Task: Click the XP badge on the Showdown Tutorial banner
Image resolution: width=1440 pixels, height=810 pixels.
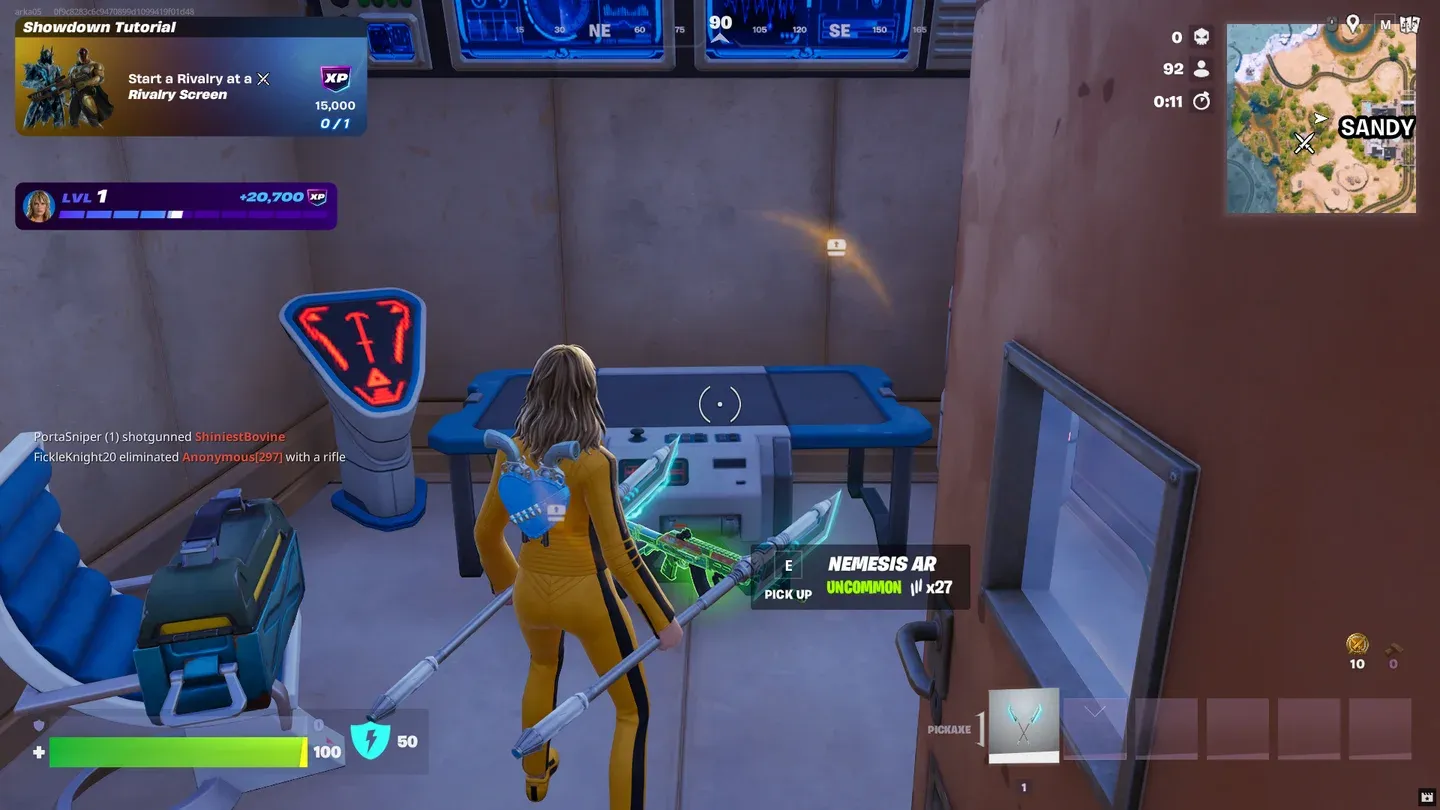Action: click(x=336, y=79)
